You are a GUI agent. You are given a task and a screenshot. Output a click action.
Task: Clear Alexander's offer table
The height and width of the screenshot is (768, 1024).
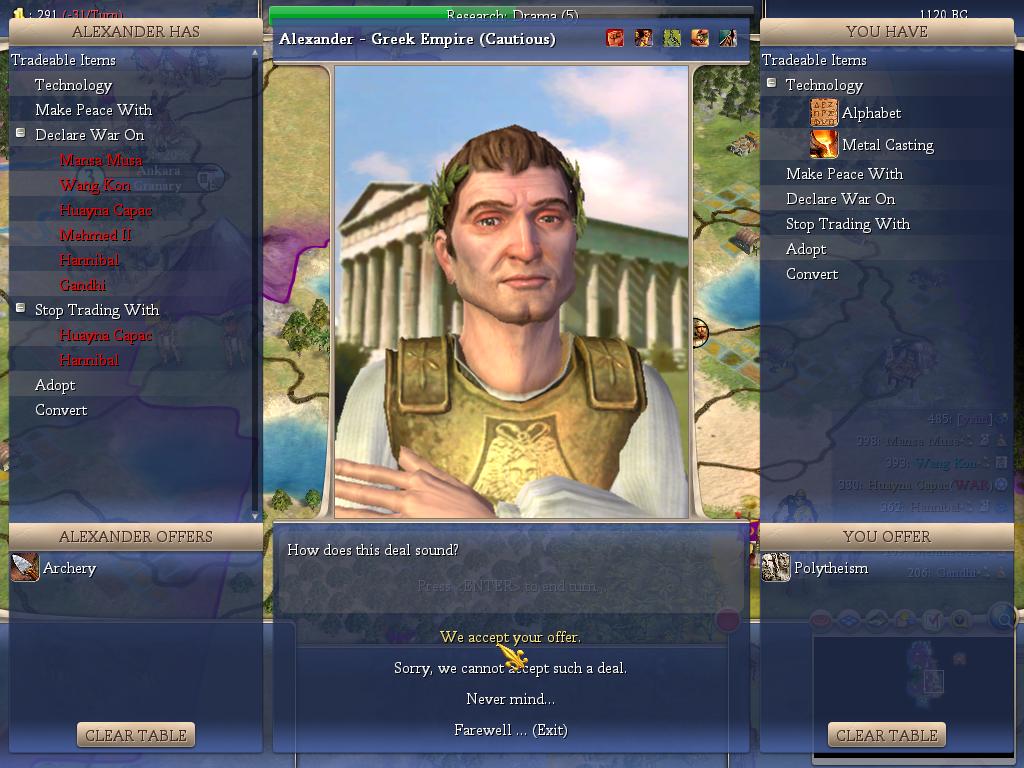[136, 735]
